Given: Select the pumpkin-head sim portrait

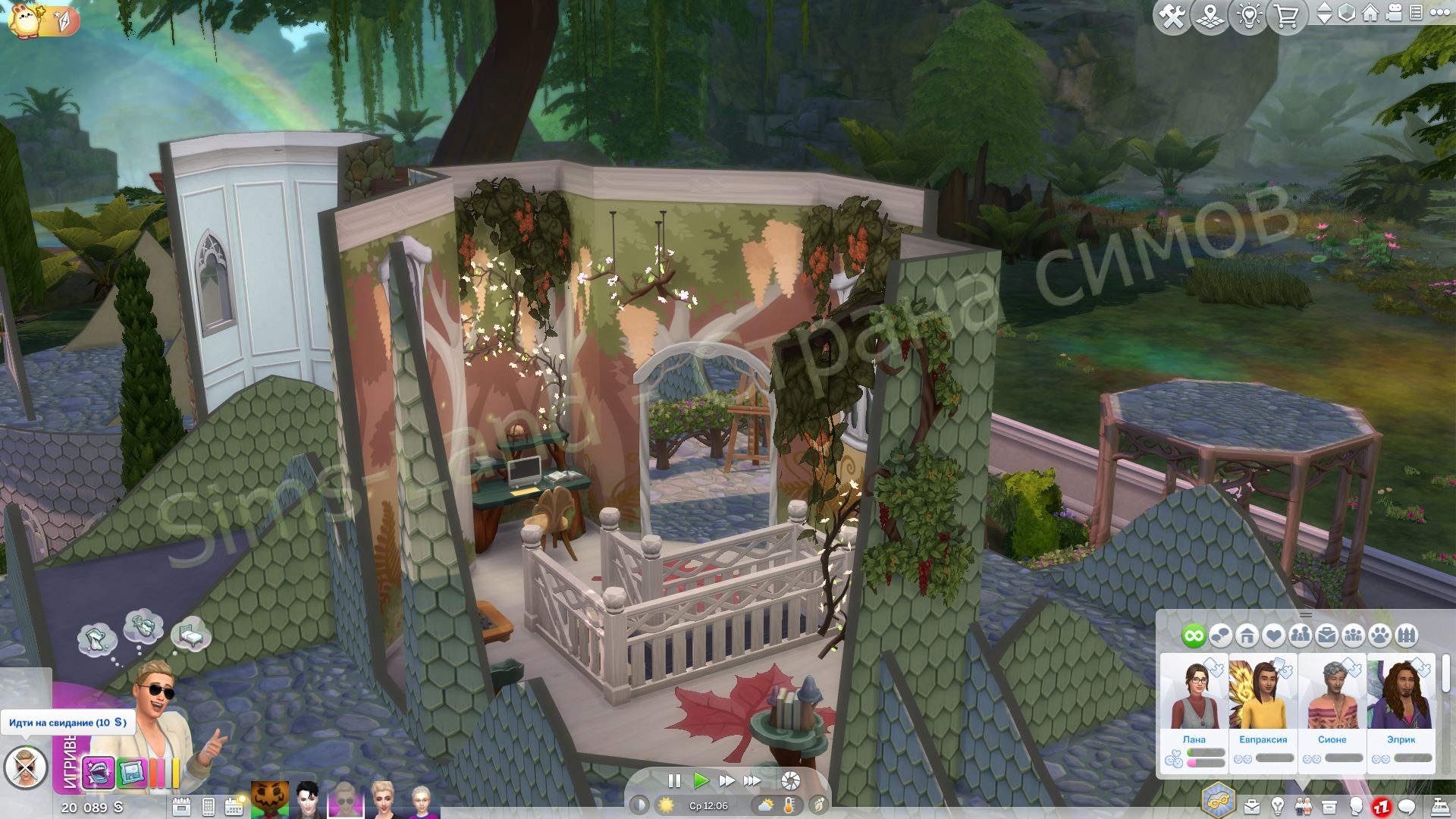Looking at the screenshot, I should pyautogui.click(x=270, y=799).
